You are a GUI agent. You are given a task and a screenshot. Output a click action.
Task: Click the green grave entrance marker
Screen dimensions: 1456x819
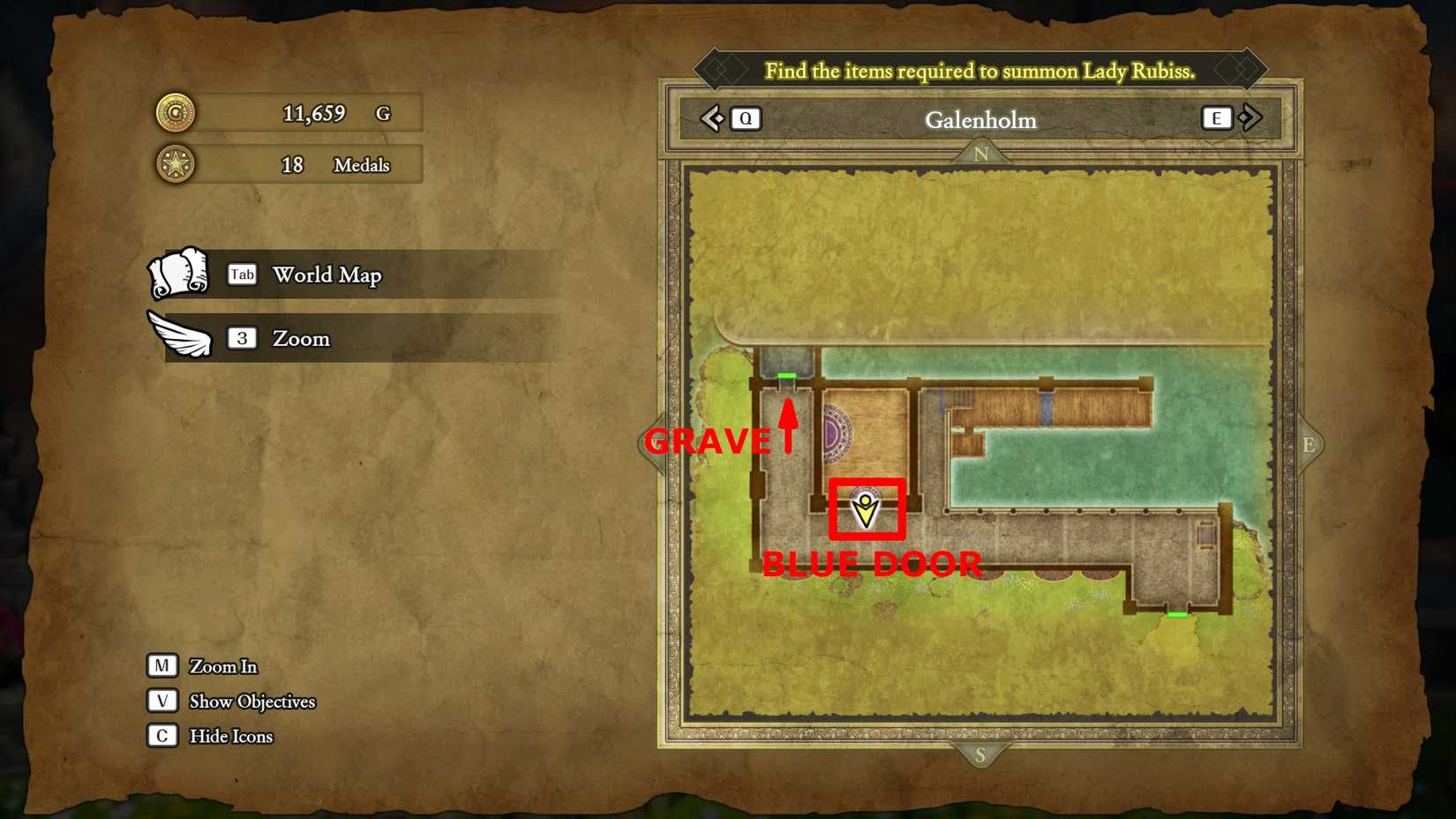point(788,376)
